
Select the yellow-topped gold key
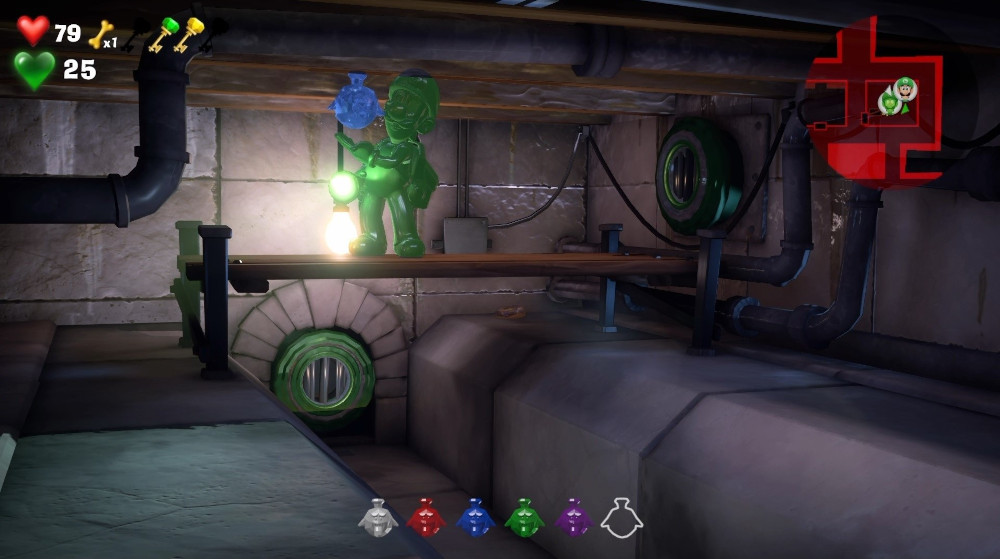(188, 34)
